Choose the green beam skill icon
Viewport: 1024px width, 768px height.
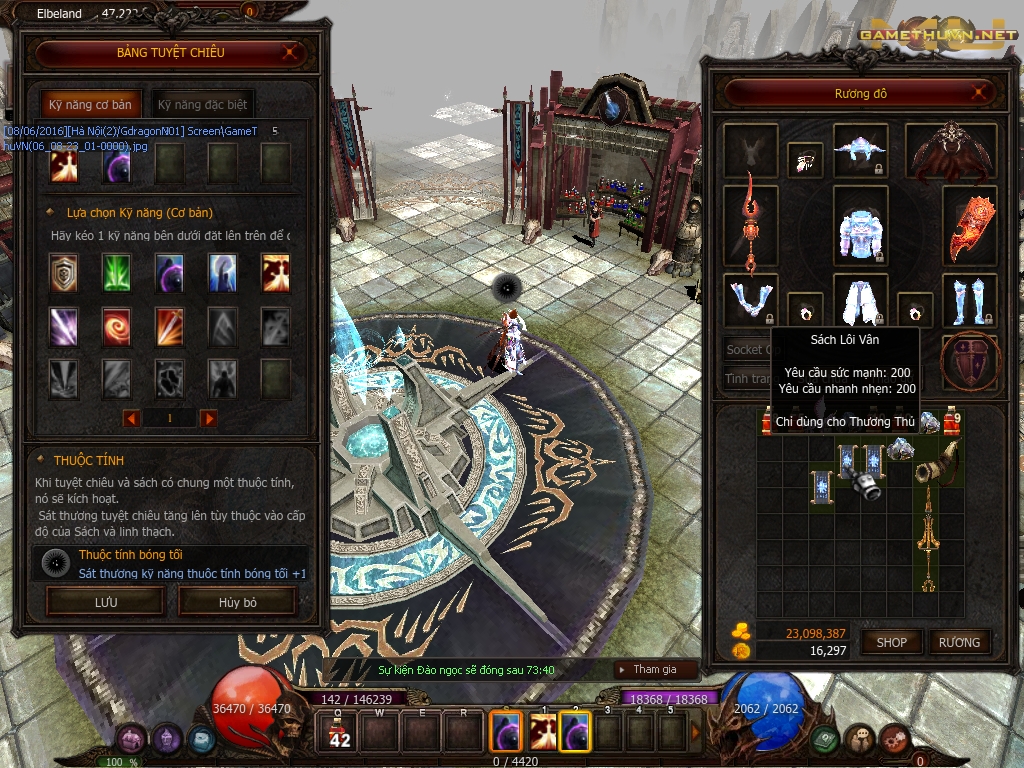point(117,272)
